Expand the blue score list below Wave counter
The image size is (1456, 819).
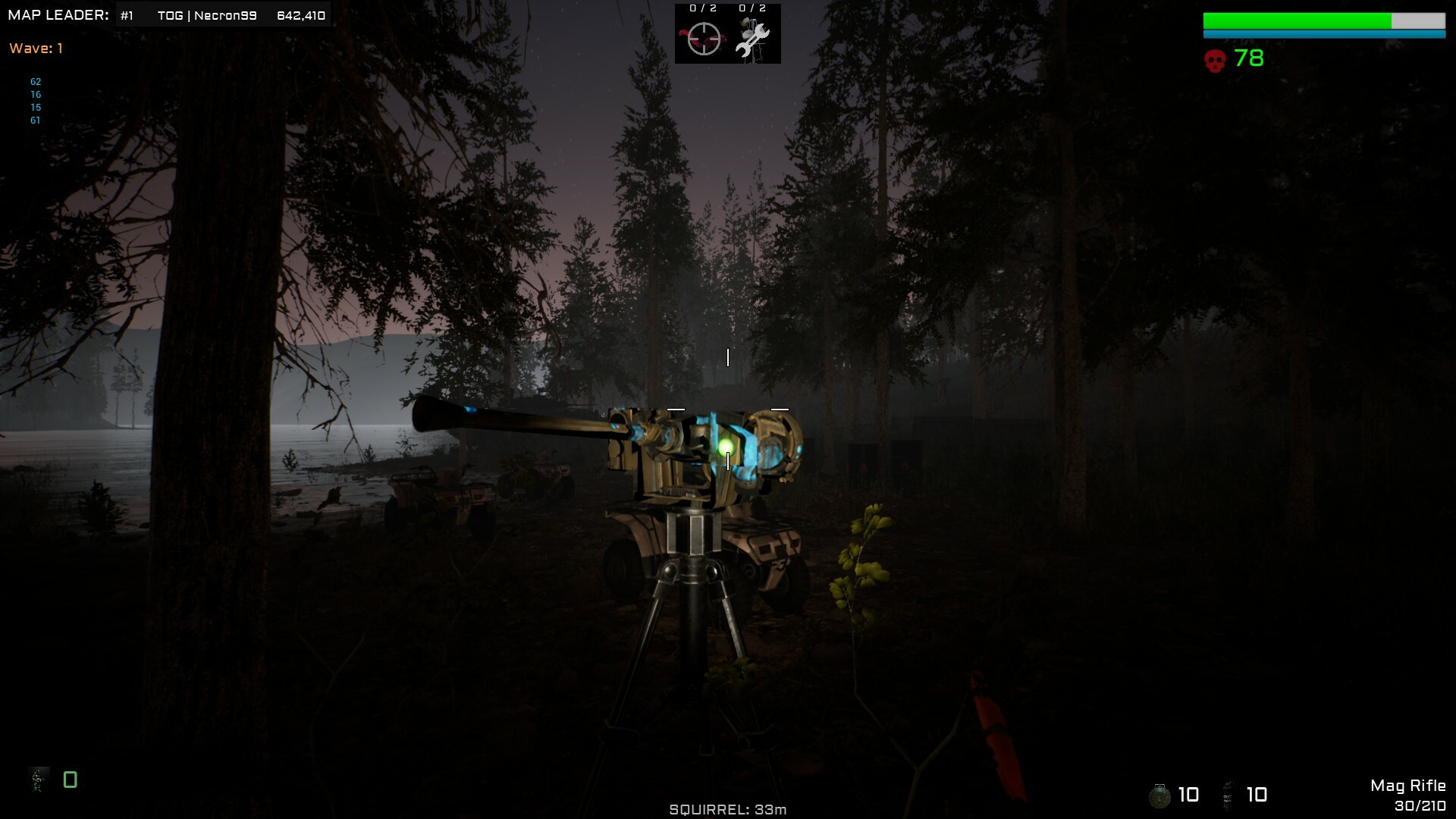coord(35,100)
